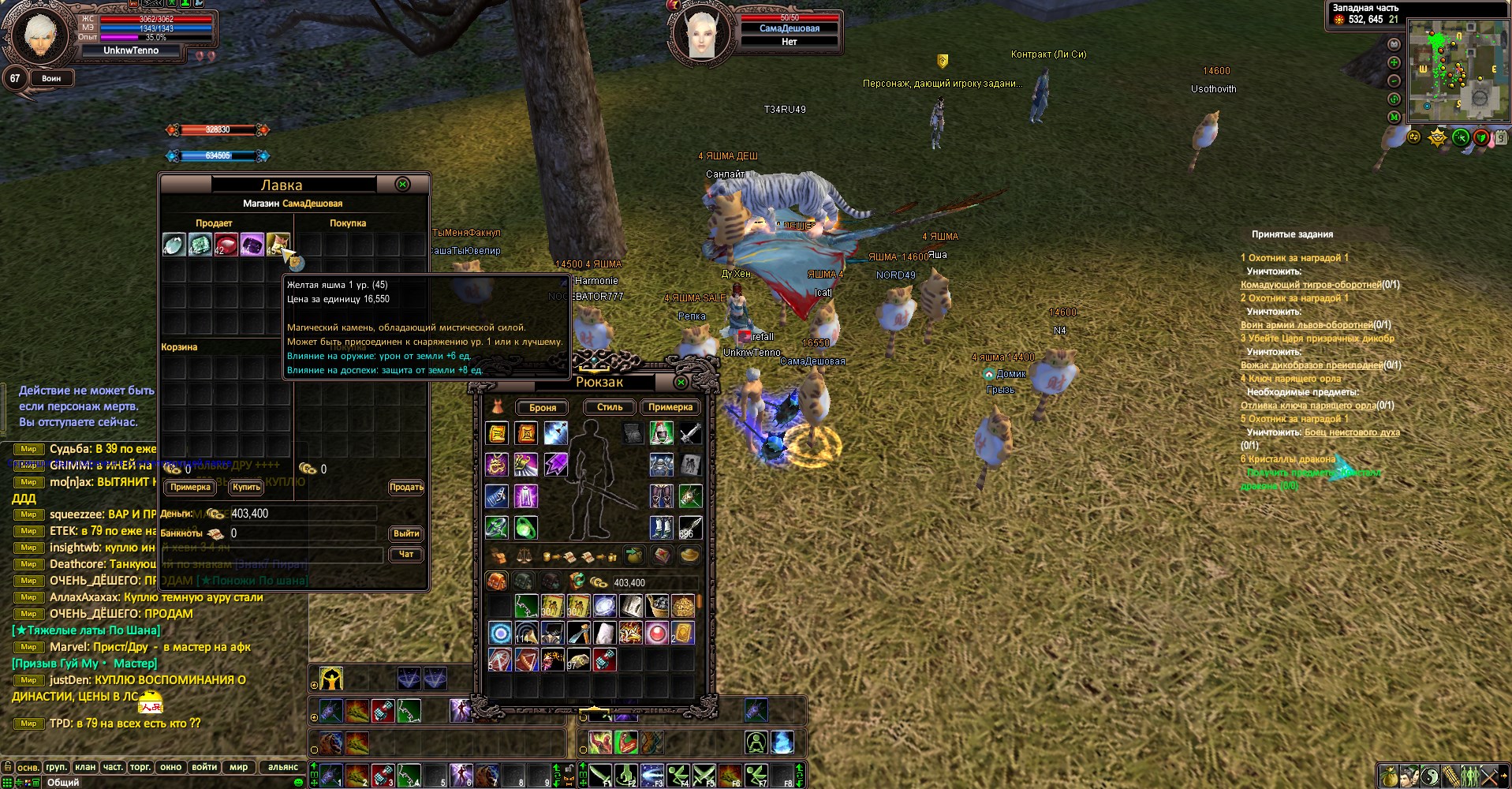Open the Общий chat channel selector
Image resolution: width=1512 pixels, height=789 pixels.
coord(64,782)
